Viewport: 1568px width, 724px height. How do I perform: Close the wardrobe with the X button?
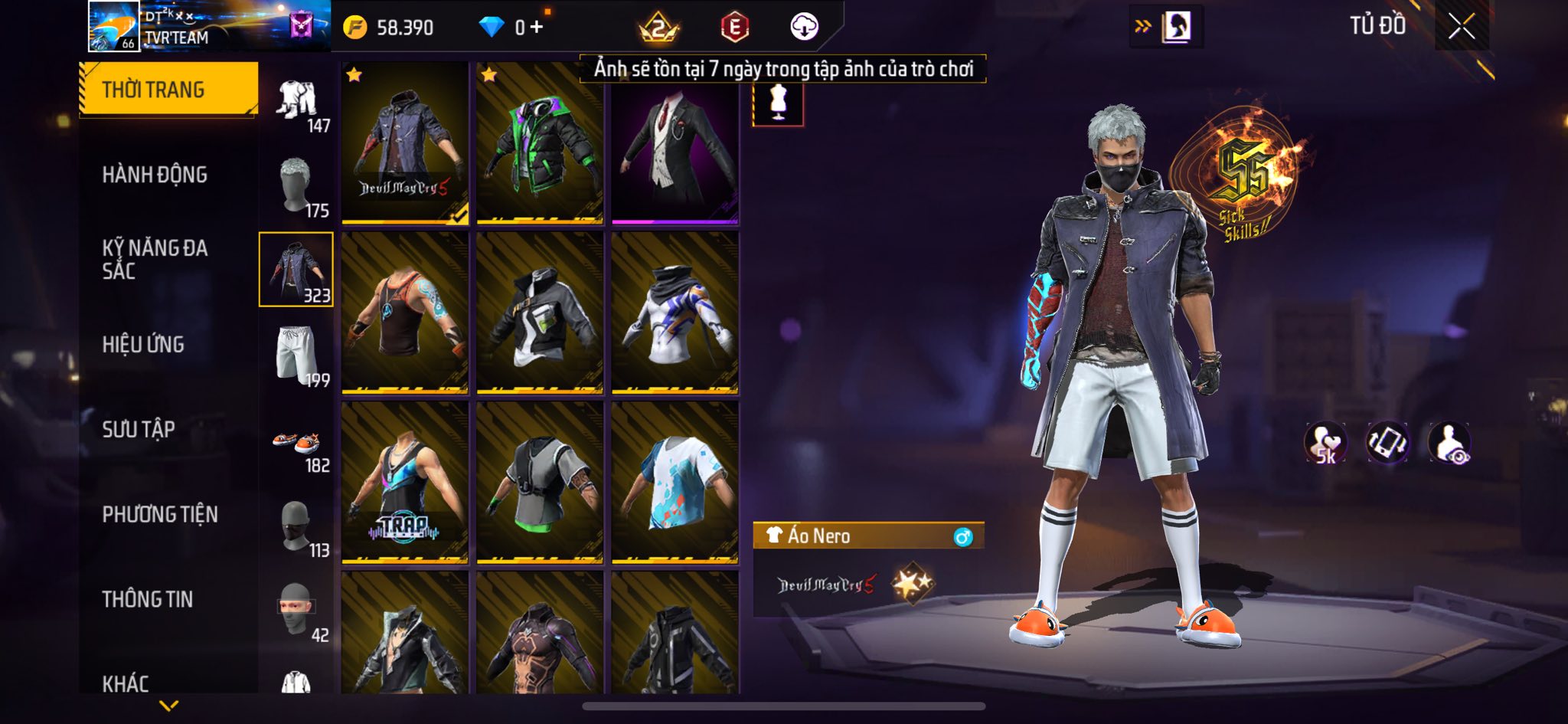(1461, 27)
